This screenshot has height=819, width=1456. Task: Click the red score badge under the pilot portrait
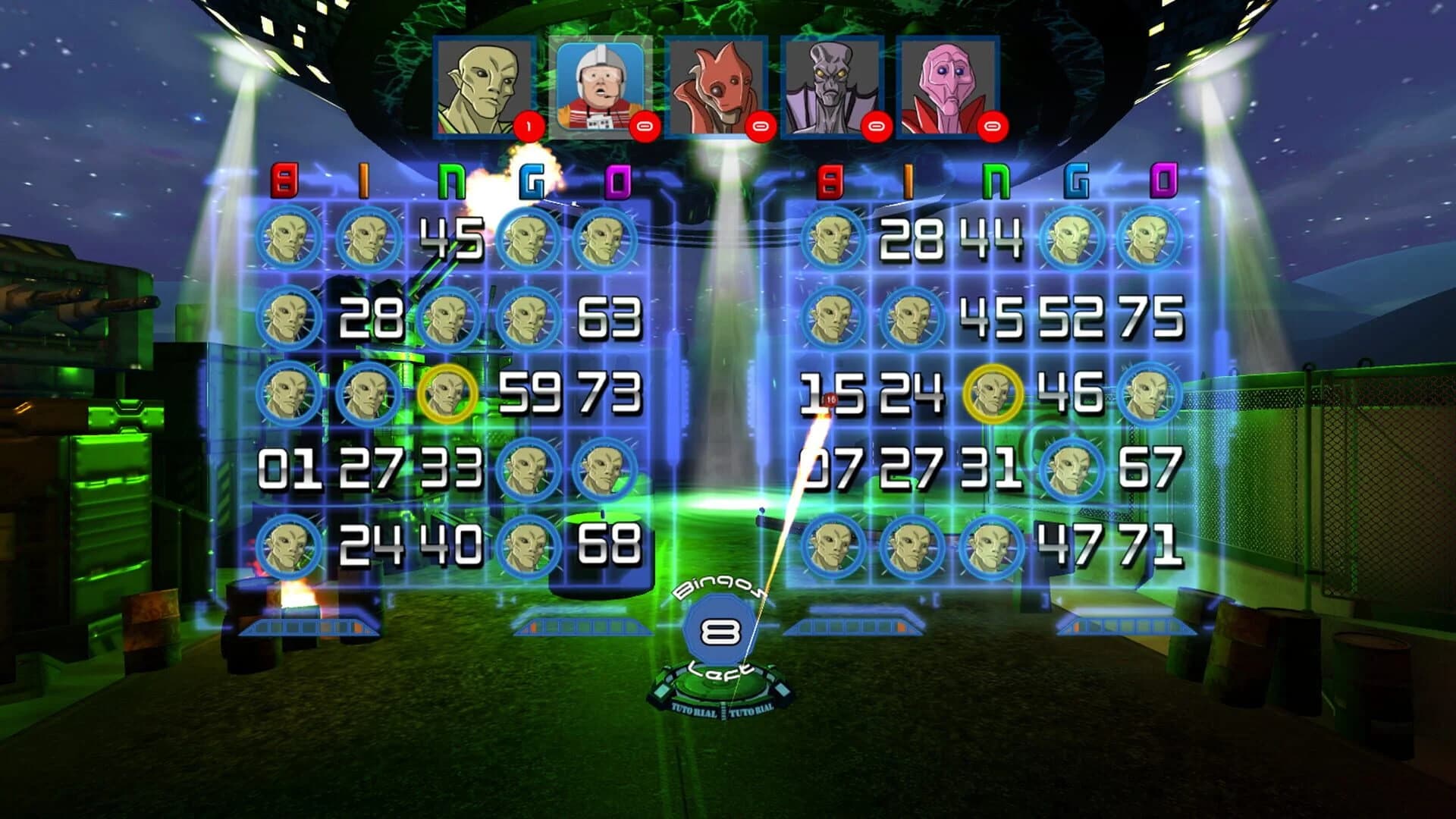[x=646, y=127]
